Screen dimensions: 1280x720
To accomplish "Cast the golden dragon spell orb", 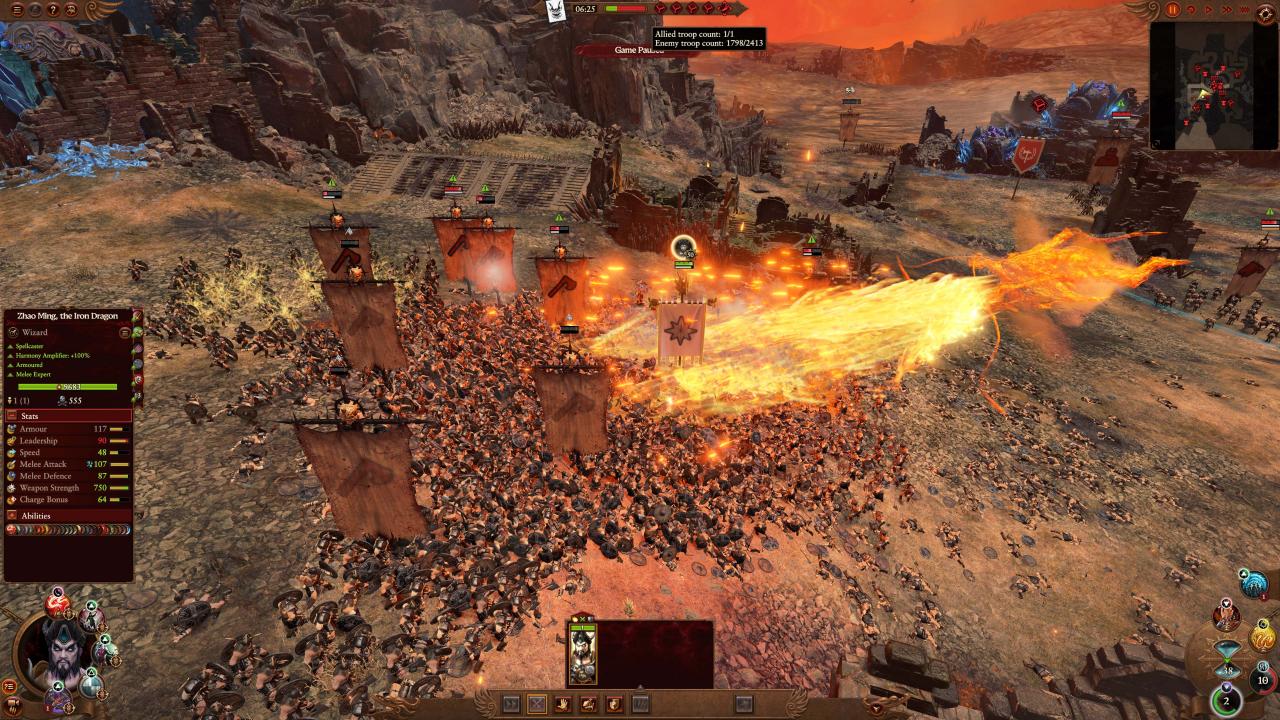I will 1262,636.
